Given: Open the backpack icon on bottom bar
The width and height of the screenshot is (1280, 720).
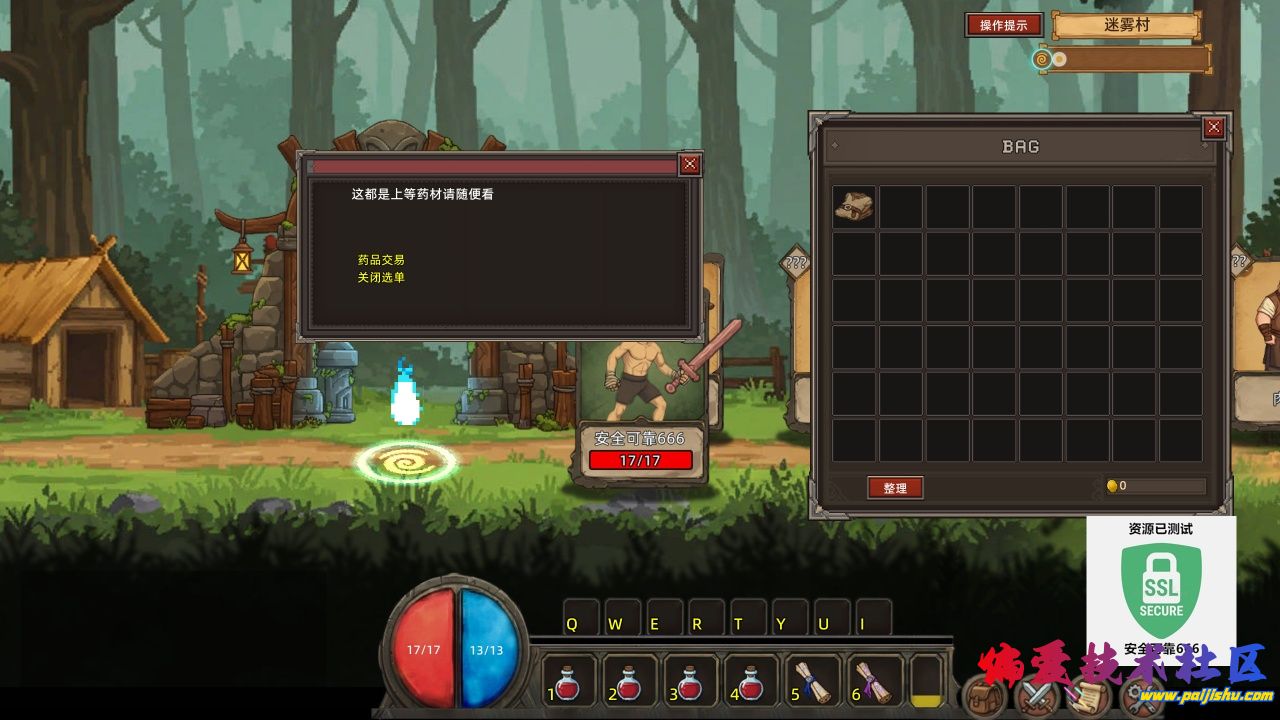Looking at the screenshot, I should 984,696.
